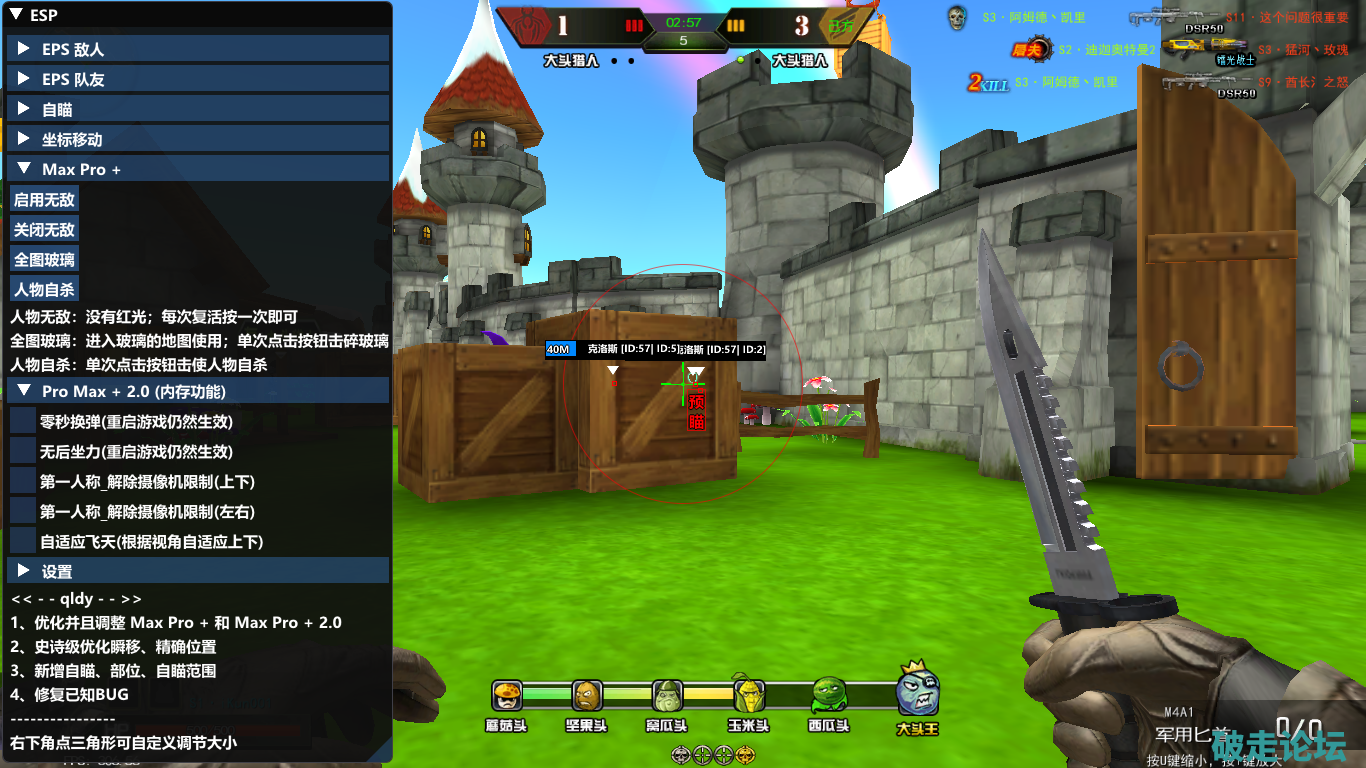Enable the 无后坐力 checkbox
The image size is (1366, 768).
(23, 452)
